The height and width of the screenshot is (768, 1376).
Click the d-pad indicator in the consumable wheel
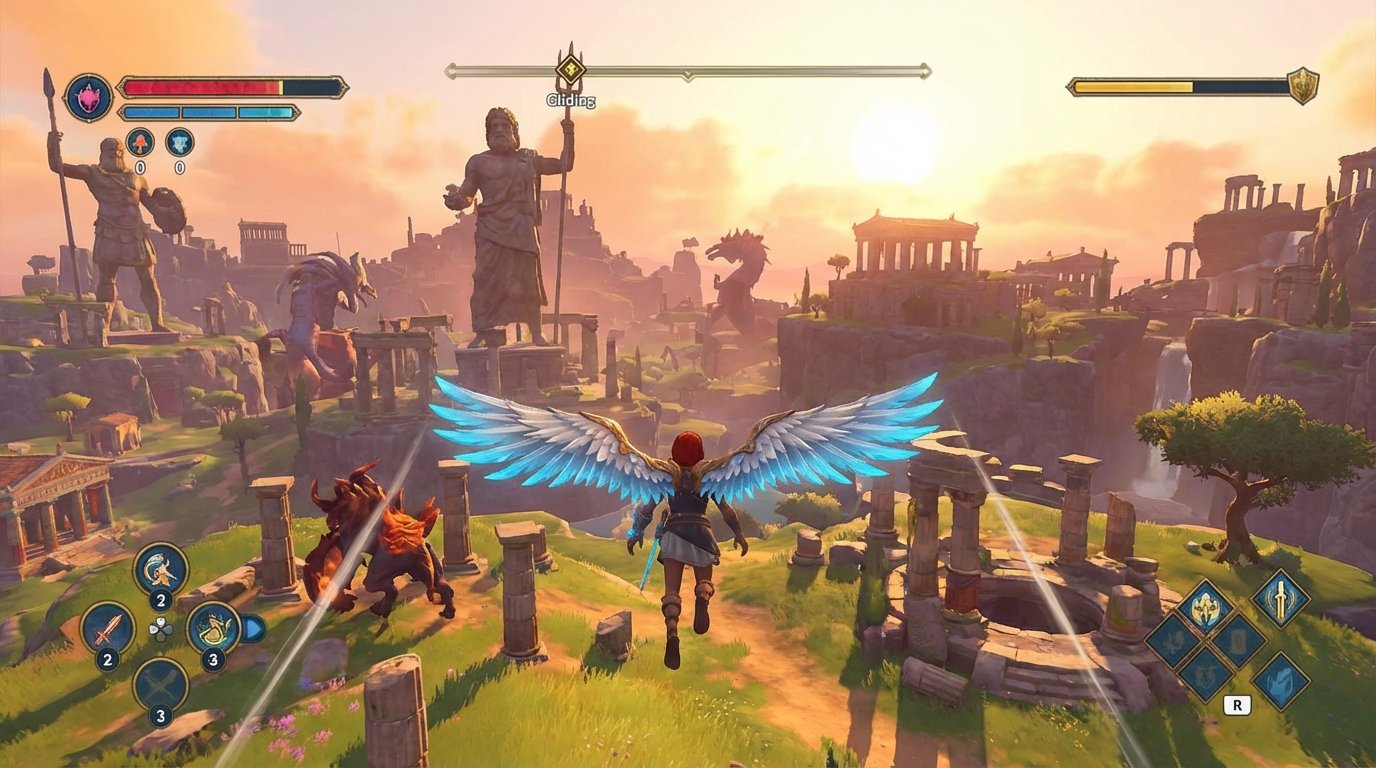pos(161,630)
